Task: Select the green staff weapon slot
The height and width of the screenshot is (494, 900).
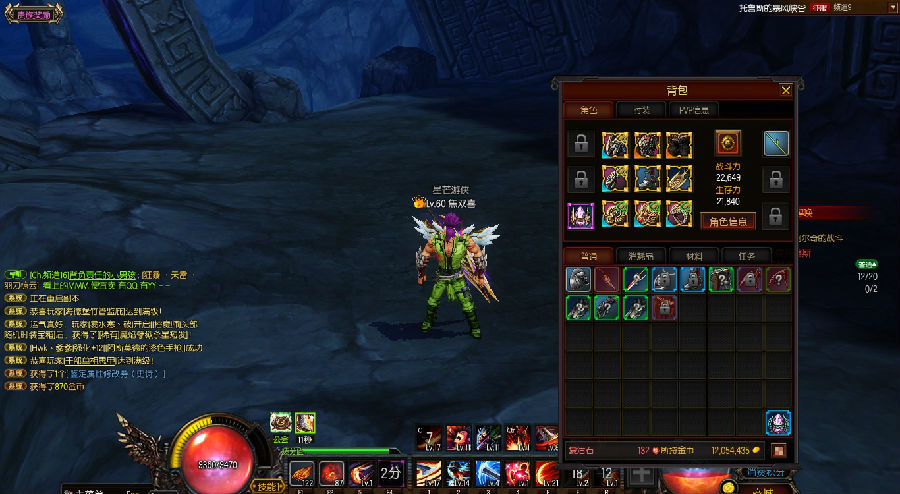Action: click(x=777, y=143)
